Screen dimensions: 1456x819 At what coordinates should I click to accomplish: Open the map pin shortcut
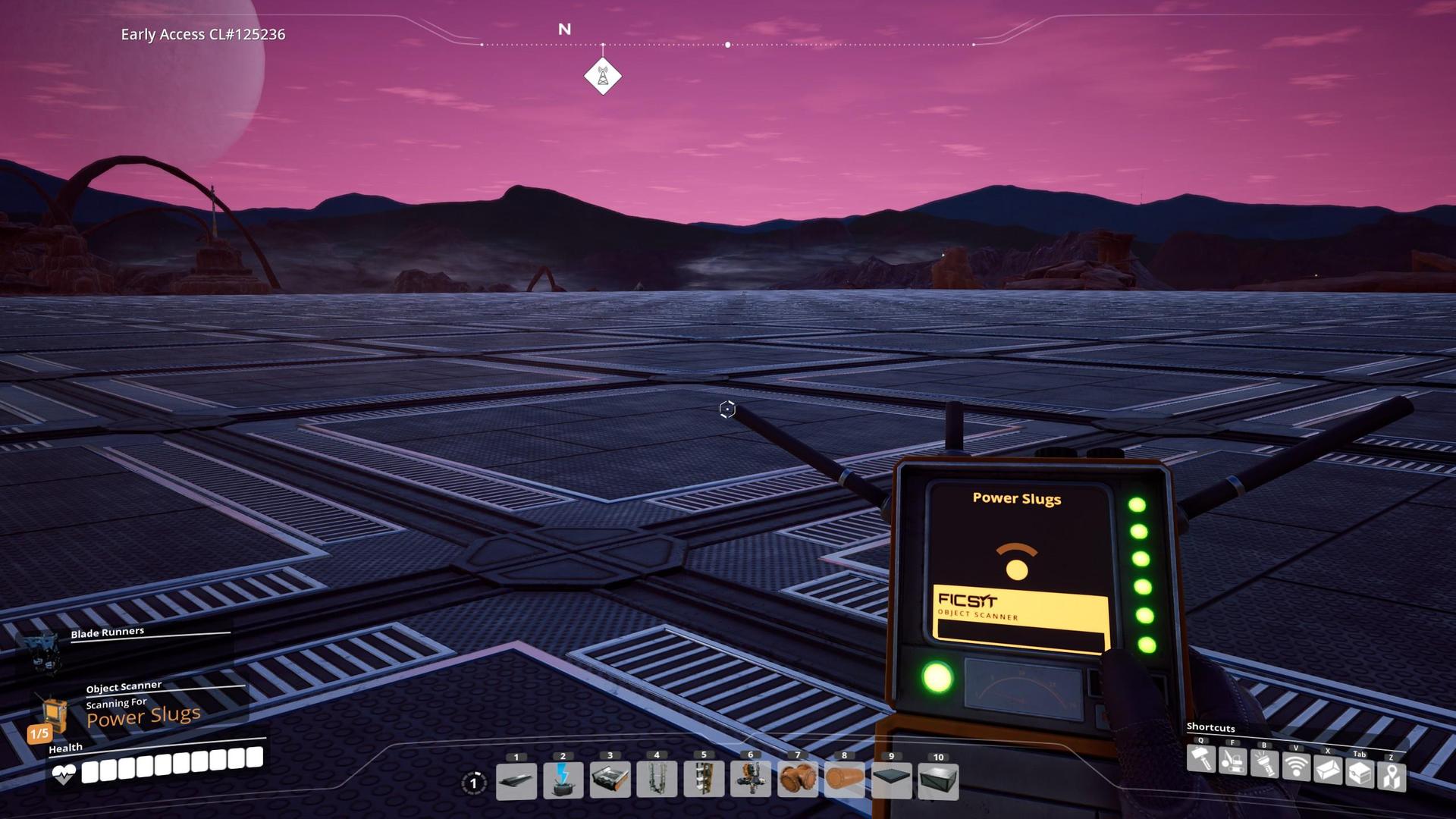click(x=1392, y=777)
